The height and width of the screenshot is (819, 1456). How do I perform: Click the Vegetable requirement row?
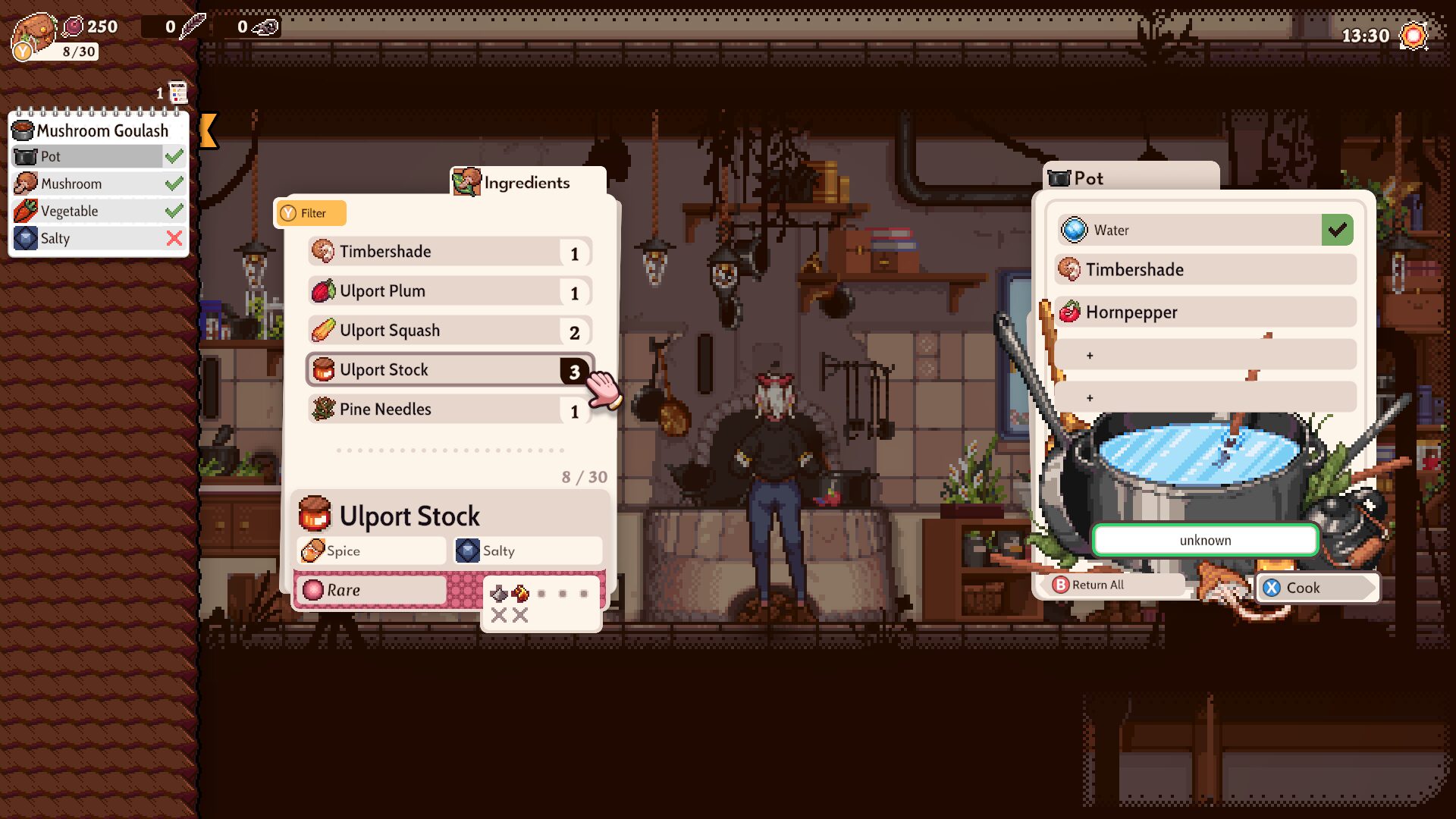pyautogui.click(x=99, y=211)
